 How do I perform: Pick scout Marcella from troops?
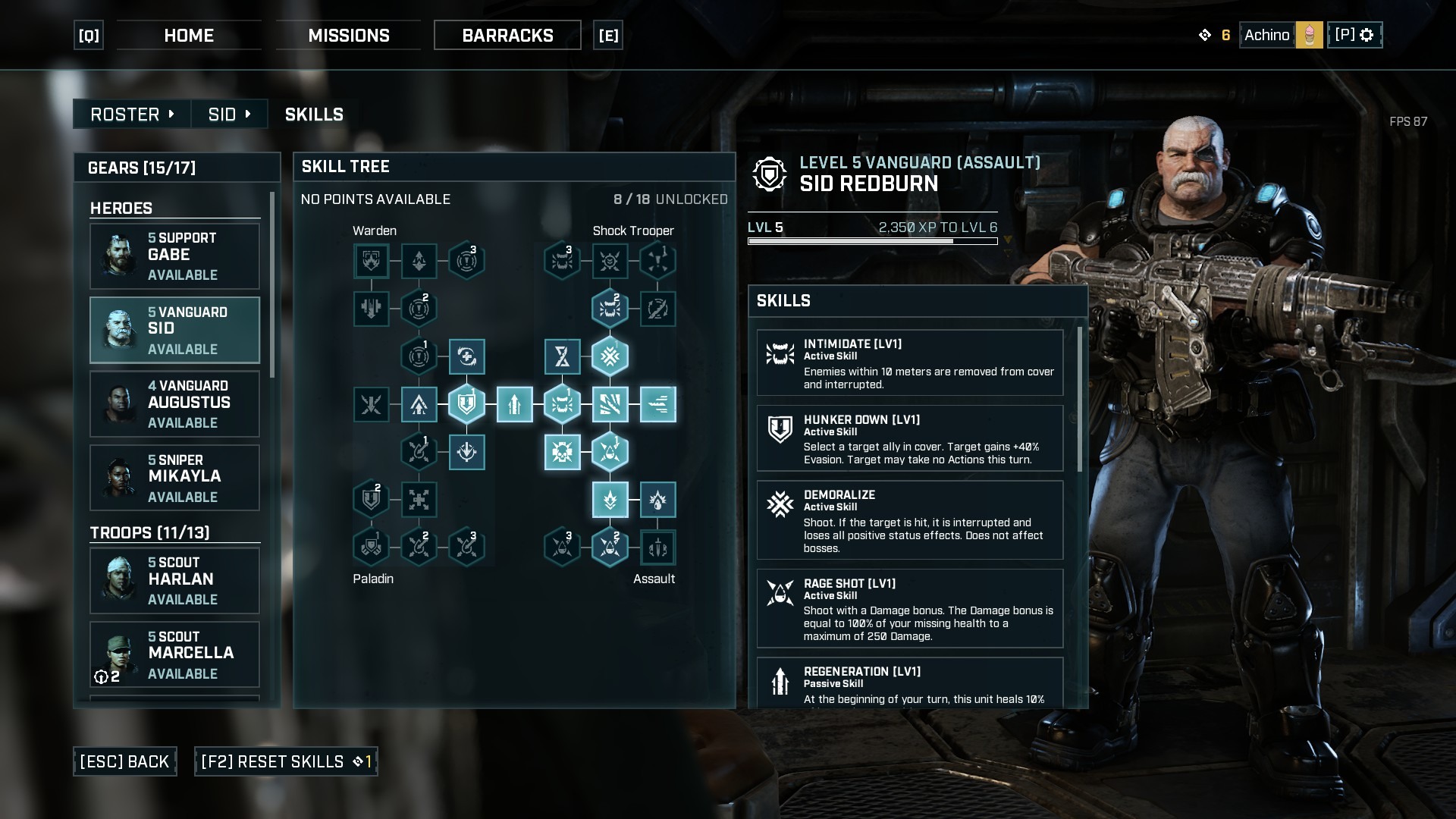click(x=174, y=654)
